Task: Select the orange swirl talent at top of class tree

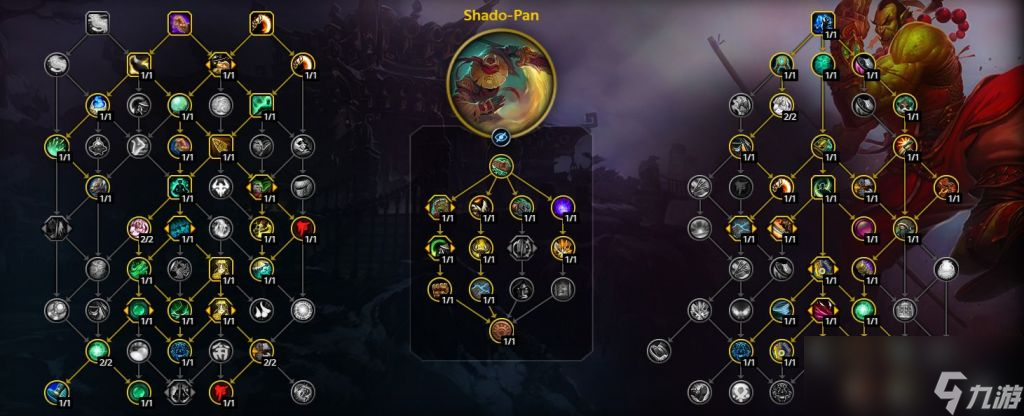Action: (262, 21)
